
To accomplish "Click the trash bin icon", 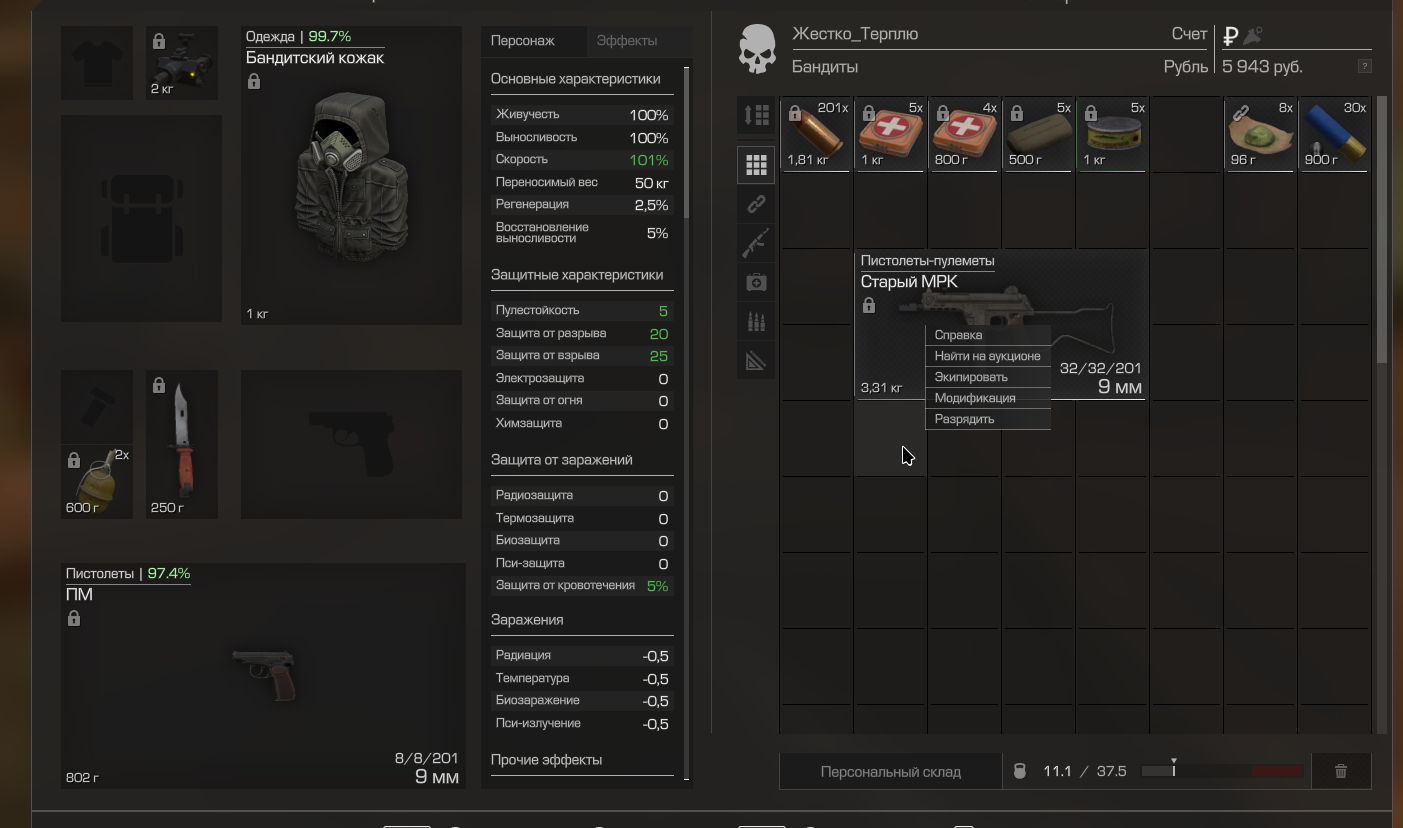I will [x=1341, y=771].
